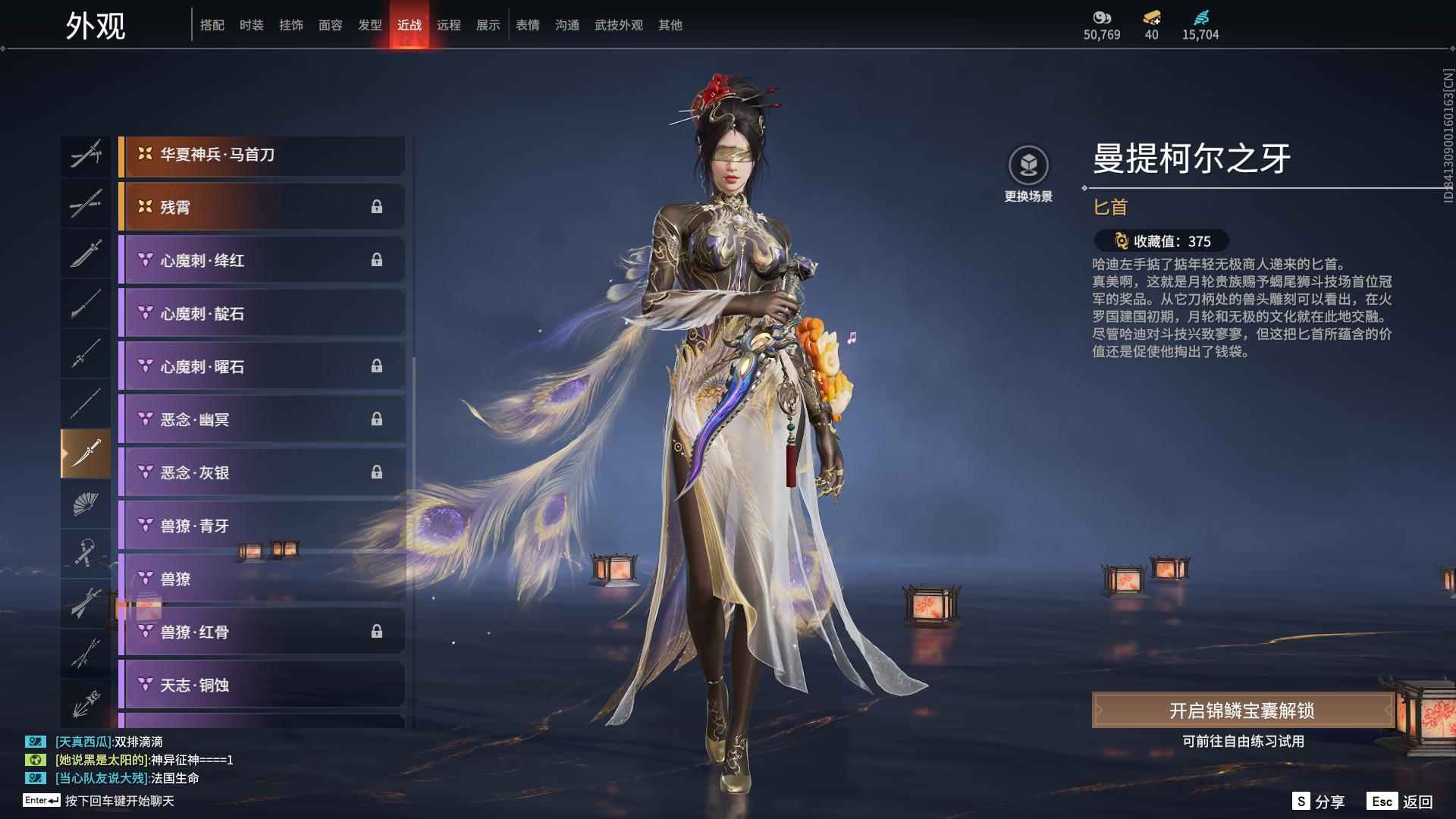Open the 武技外观 menu item
The width and height of the screenshot is (1456, 819).
coord(618,25)
